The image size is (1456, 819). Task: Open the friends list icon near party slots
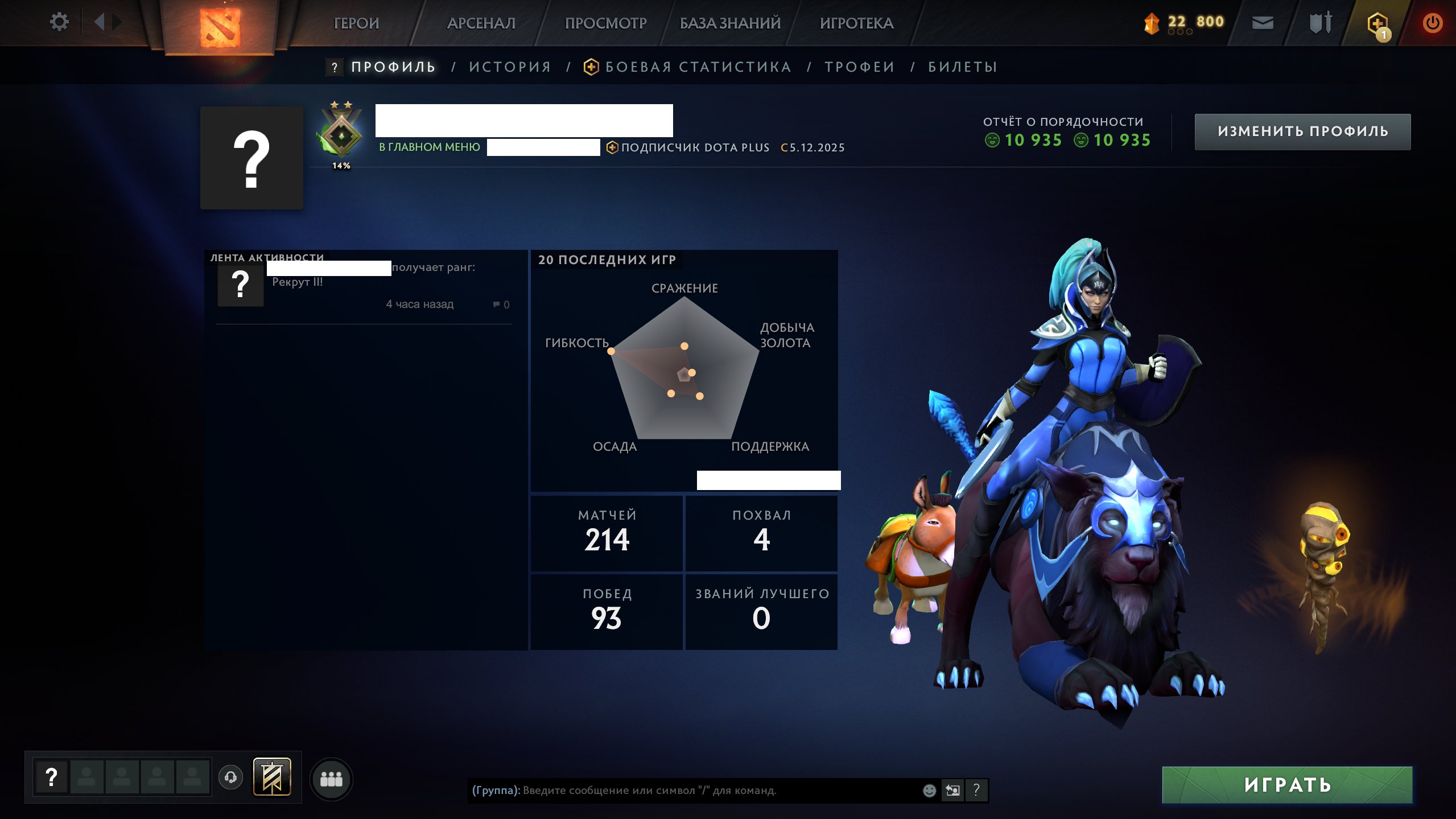[x=333, y=780]
